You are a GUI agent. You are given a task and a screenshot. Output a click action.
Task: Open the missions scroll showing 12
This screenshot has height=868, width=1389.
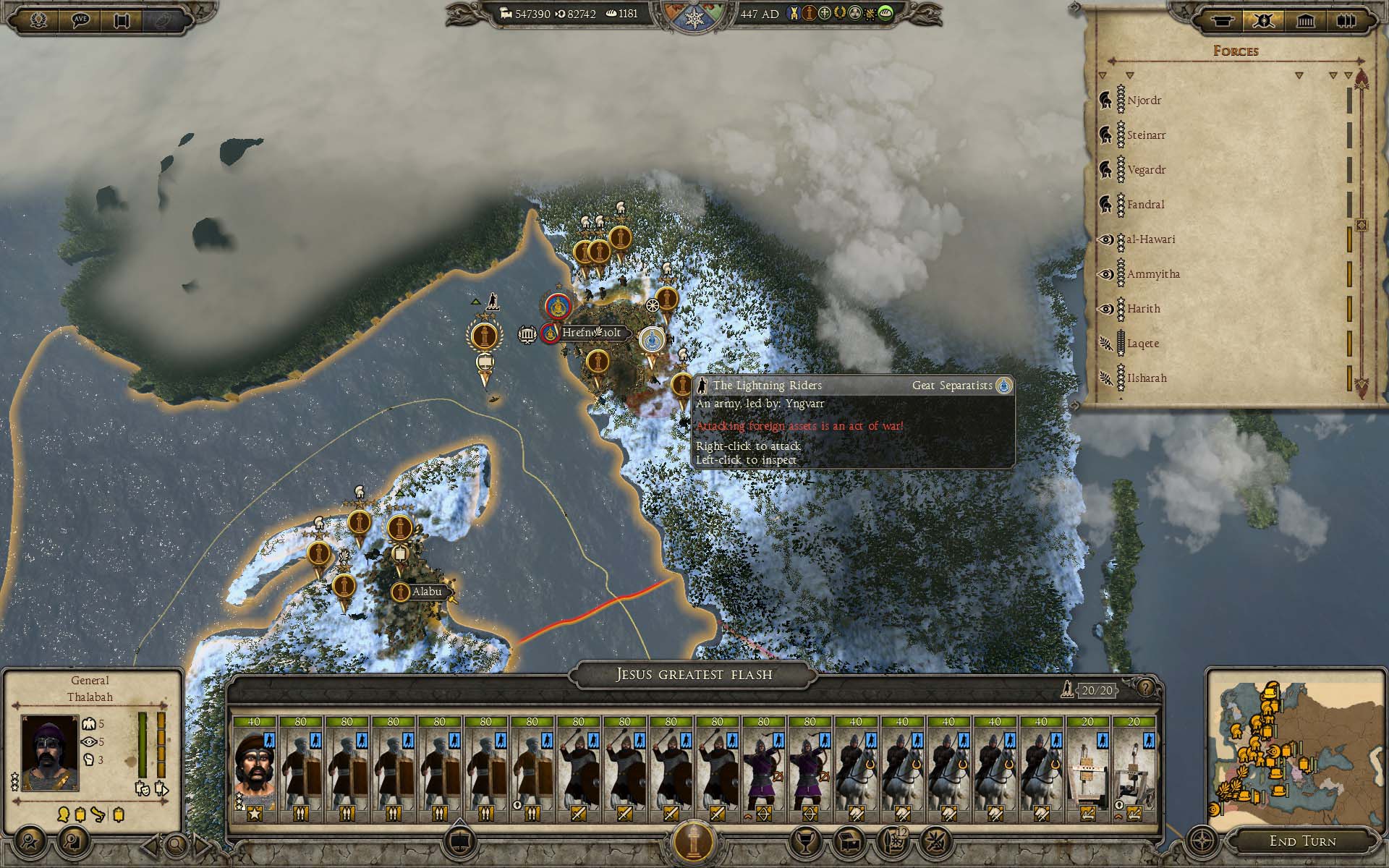click(x=893, y=841)
